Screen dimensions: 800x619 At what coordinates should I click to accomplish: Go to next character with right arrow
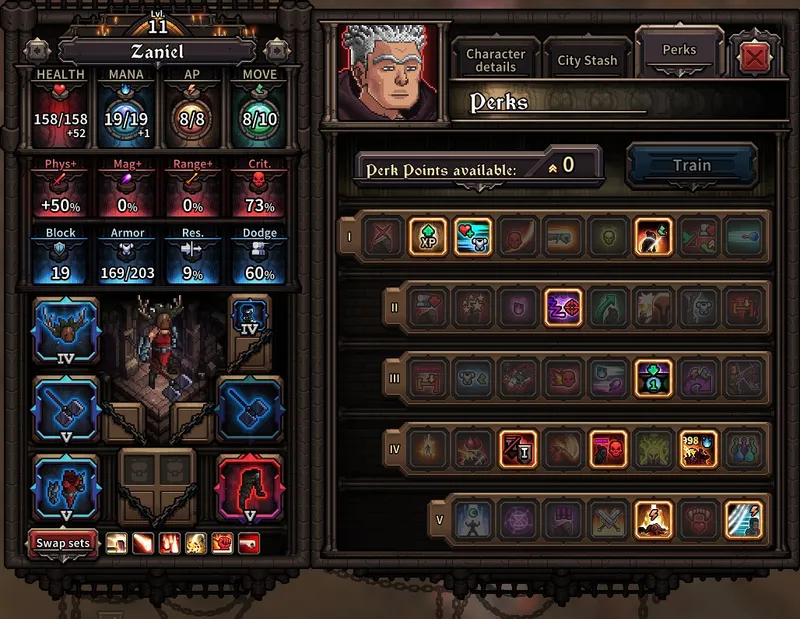(275, 49)
